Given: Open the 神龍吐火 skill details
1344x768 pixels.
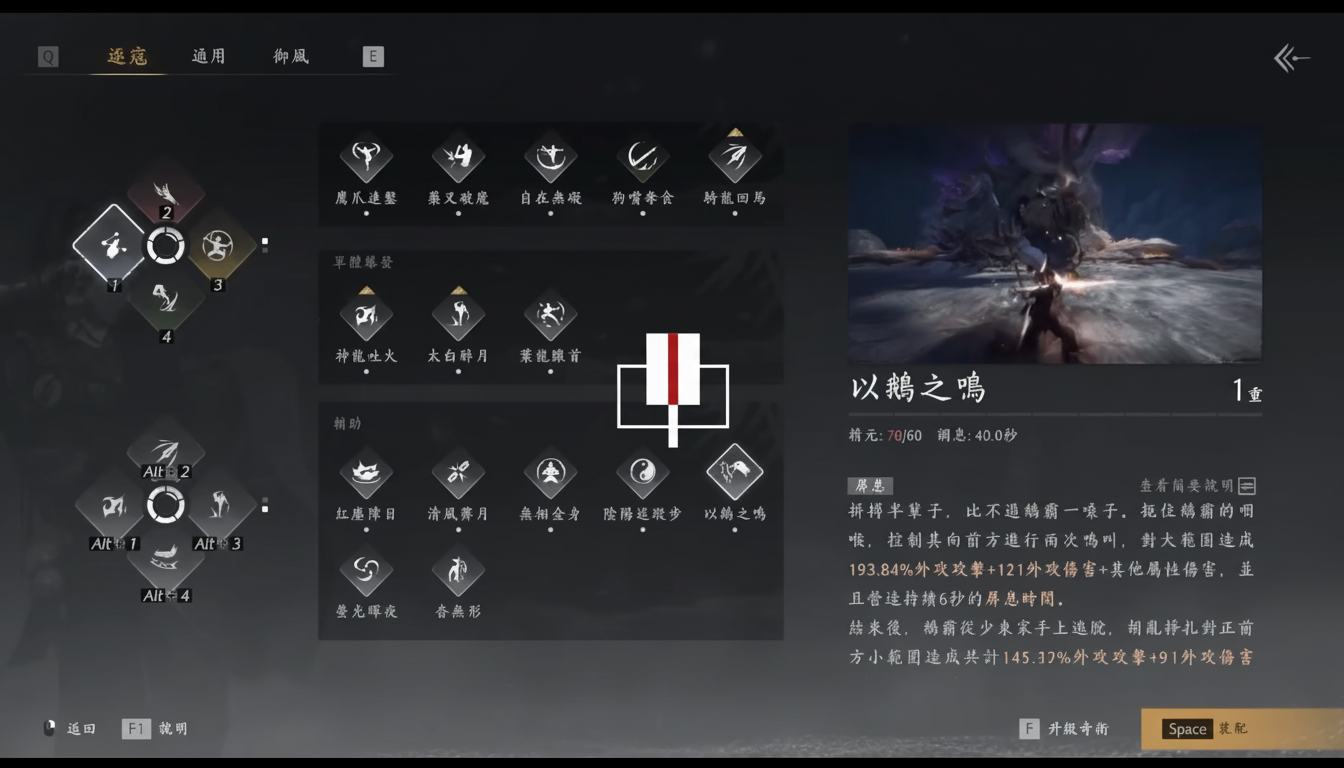Looking at the screenshot, I should [x=365, y=315].
